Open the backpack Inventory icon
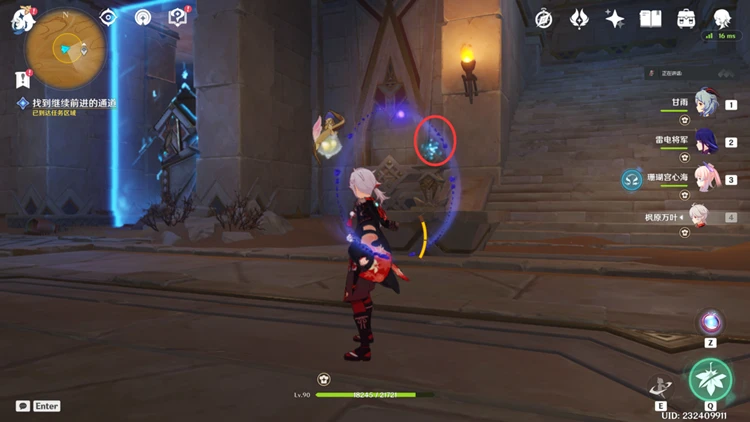Screen dimensions: 750x422 686,18
